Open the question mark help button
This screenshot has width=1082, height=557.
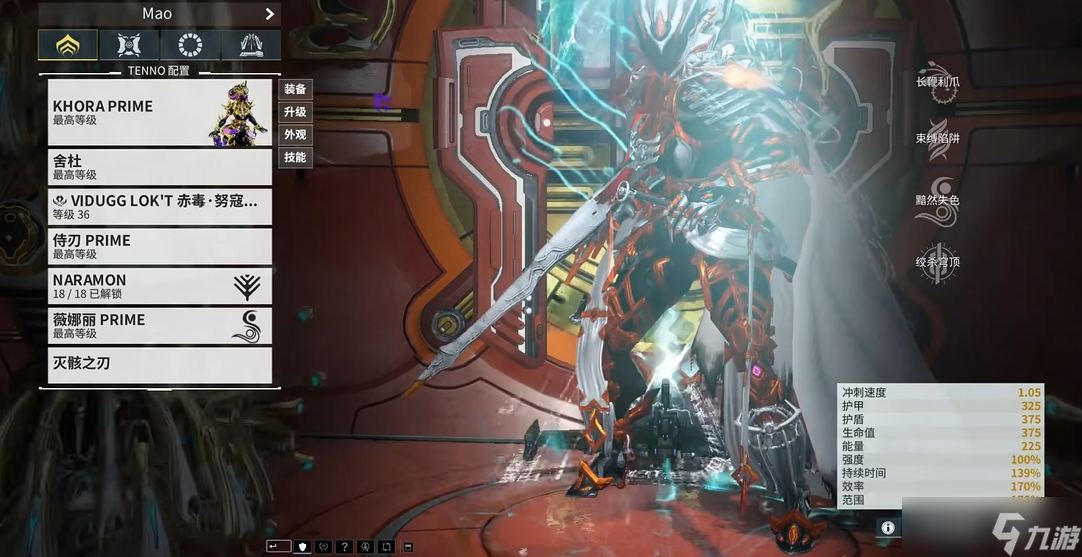pos(345,547)
